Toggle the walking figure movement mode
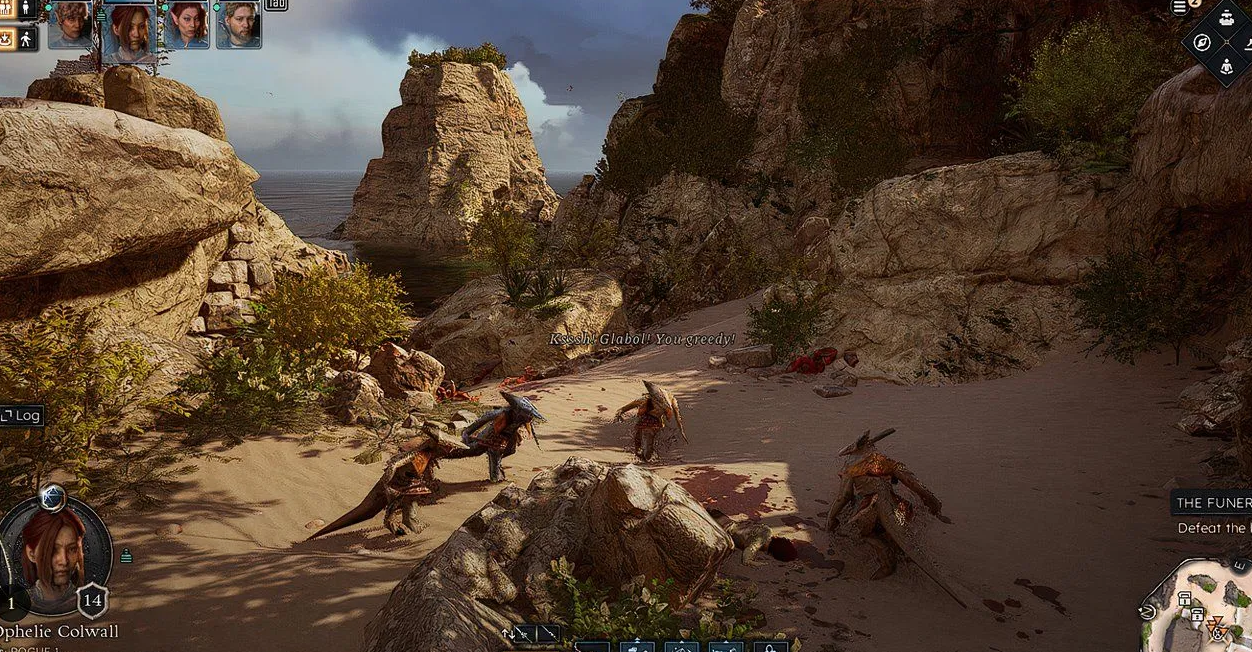This screenshot has width=1252, height=652. coord(27,39)
